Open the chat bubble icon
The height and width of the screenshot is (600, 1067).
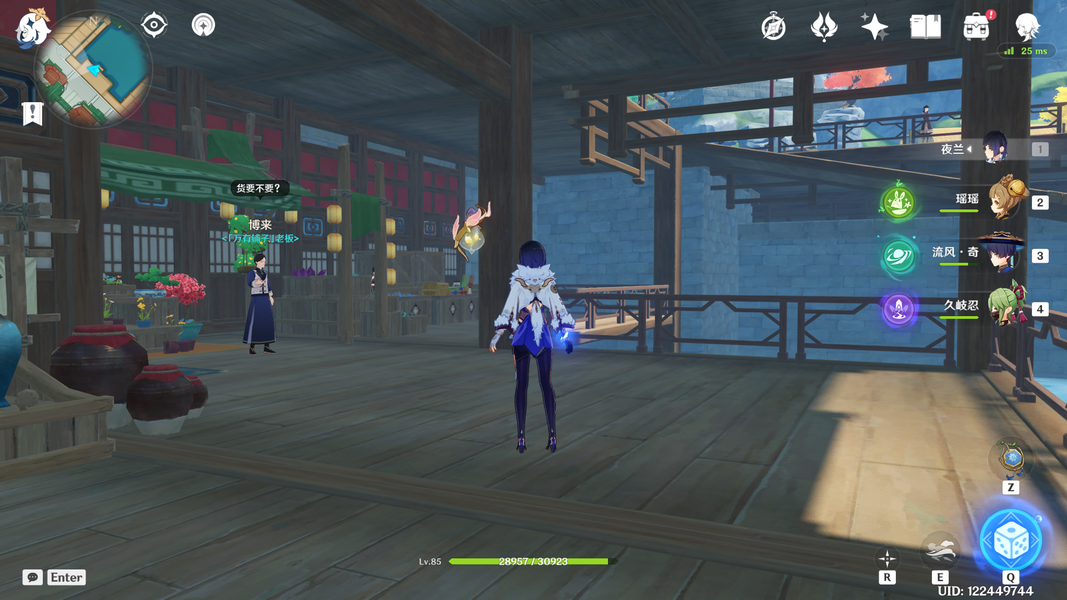tap(33, 577)
